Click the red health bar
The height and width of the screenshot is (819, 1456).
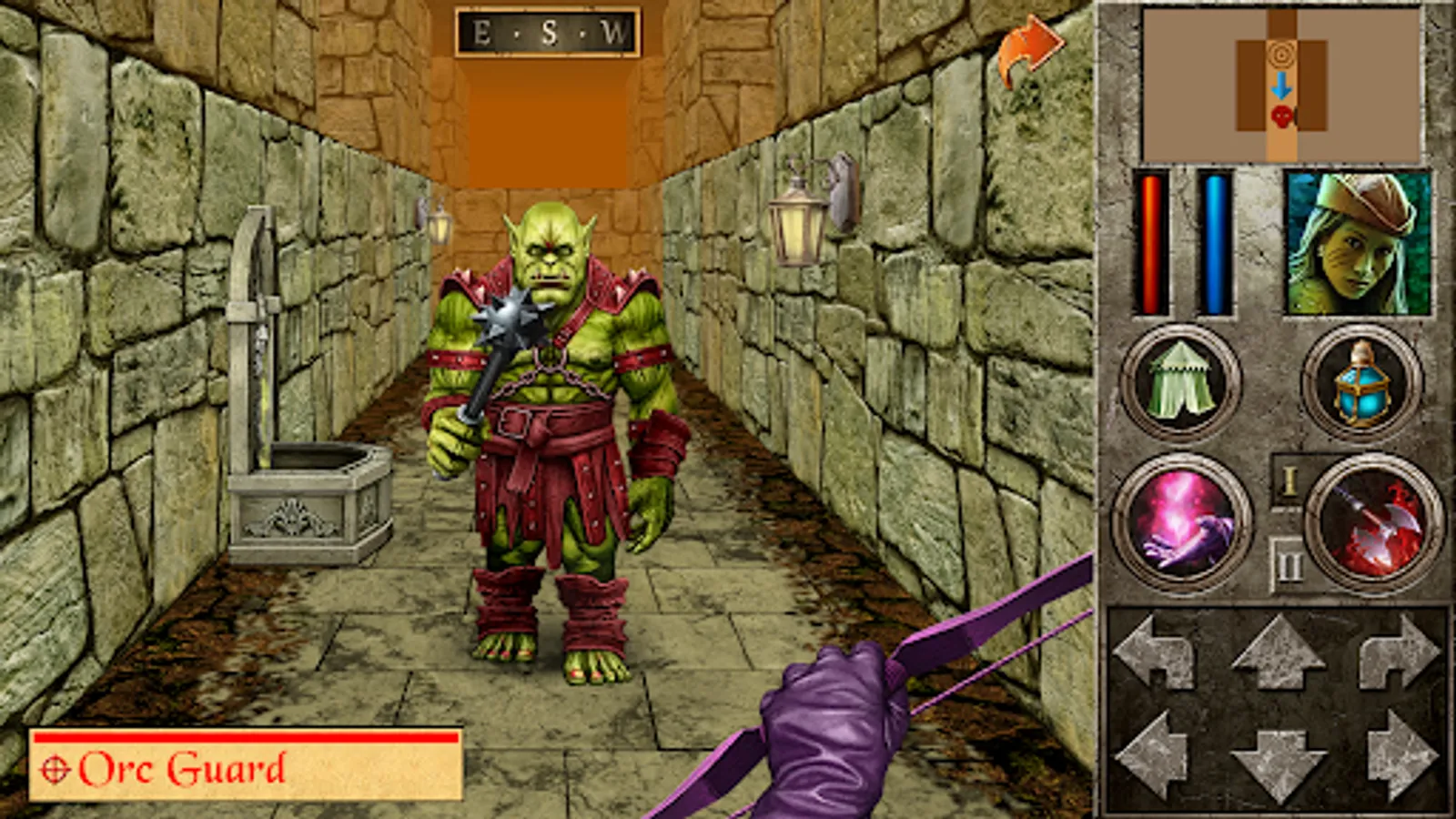[1150, 246]
